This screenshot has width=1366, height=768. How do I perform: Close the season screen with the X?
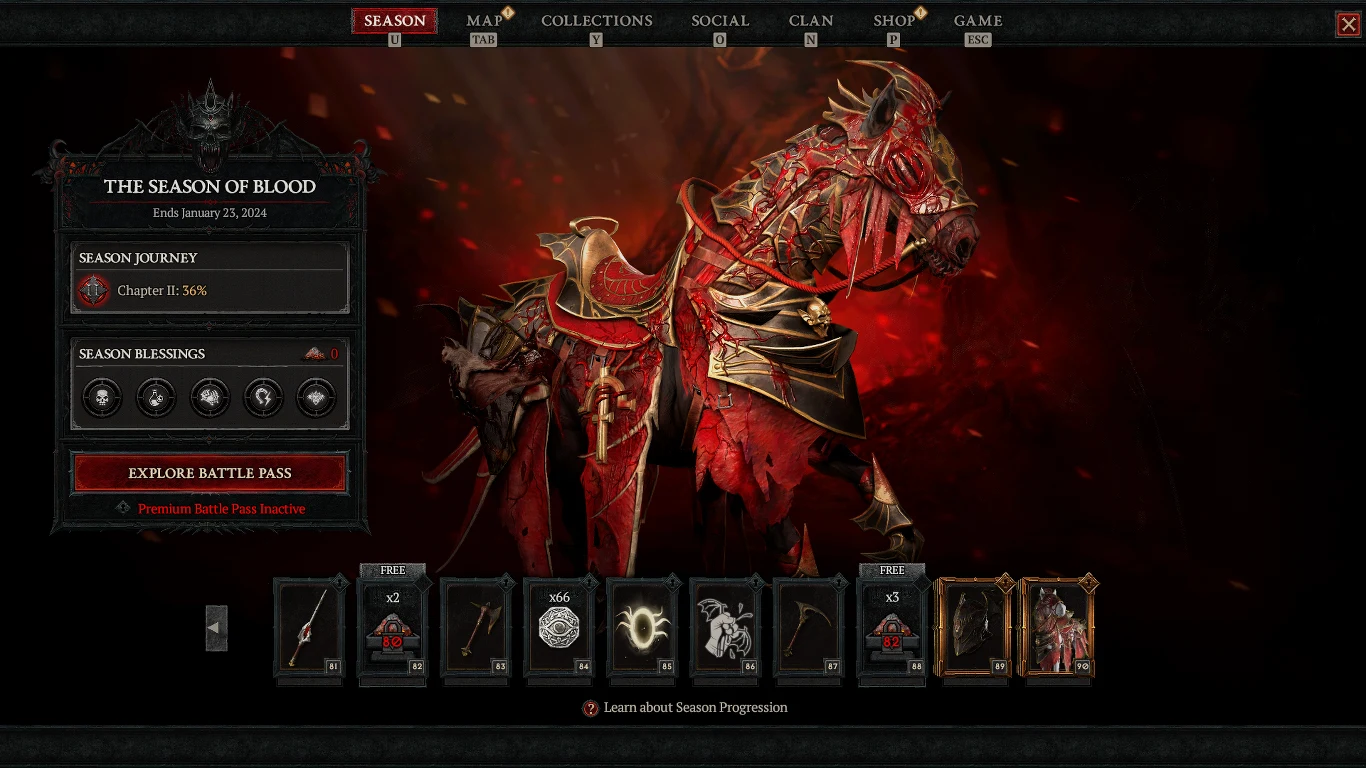1348,24
